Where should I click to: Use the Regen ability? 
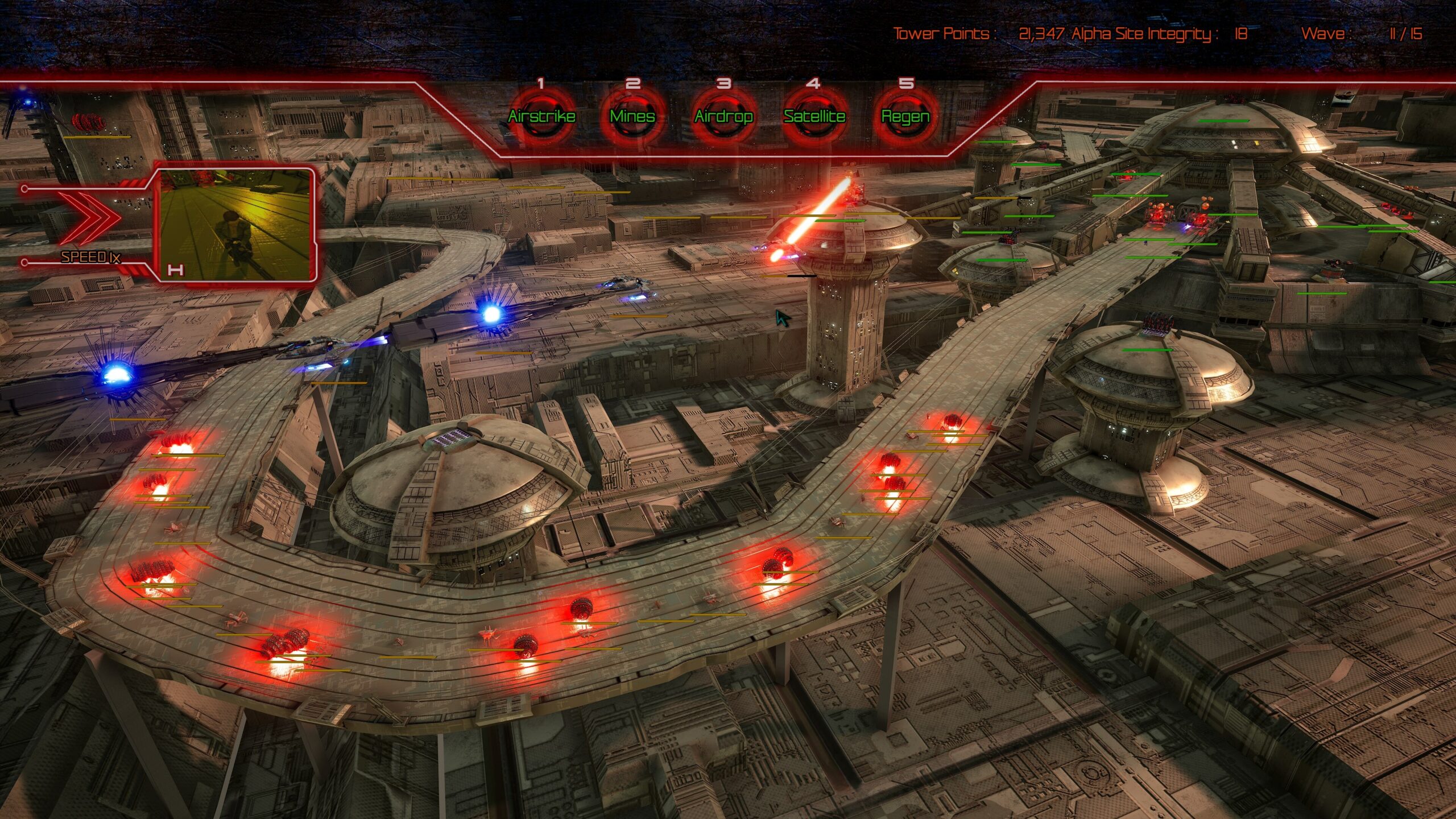tap(905, 117)
